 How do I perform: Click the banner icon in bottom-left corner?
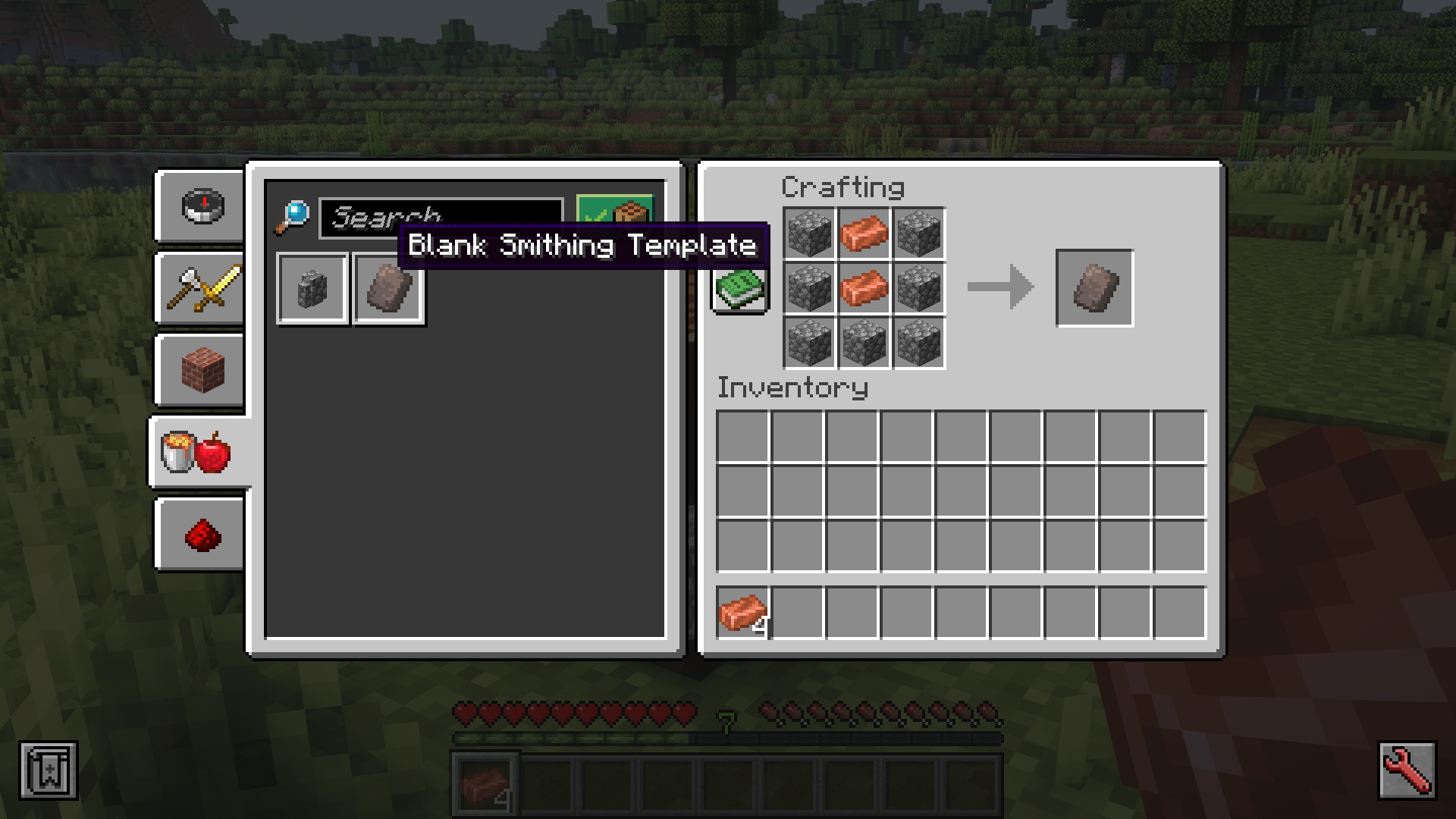click(x=47, y=770)
